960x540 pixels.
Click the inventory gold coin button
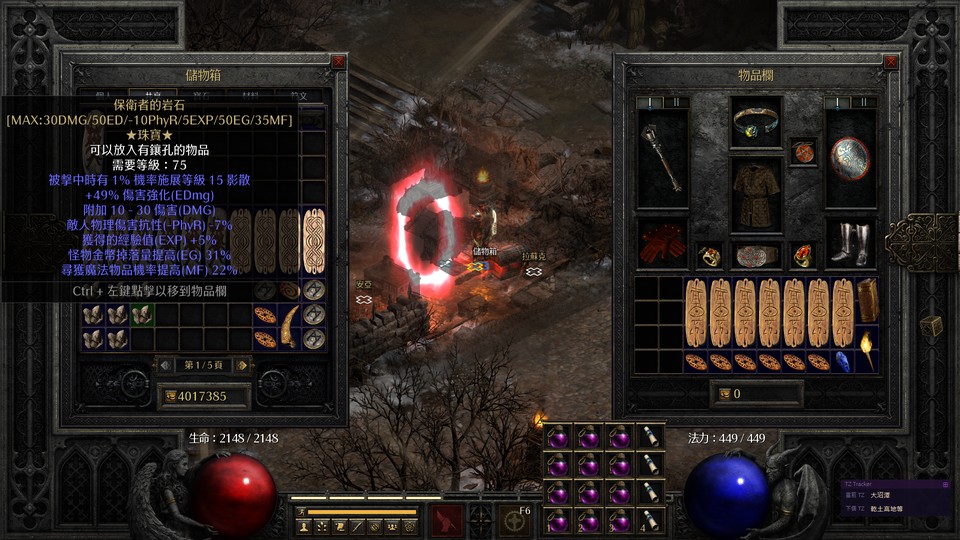coord(724,394)
